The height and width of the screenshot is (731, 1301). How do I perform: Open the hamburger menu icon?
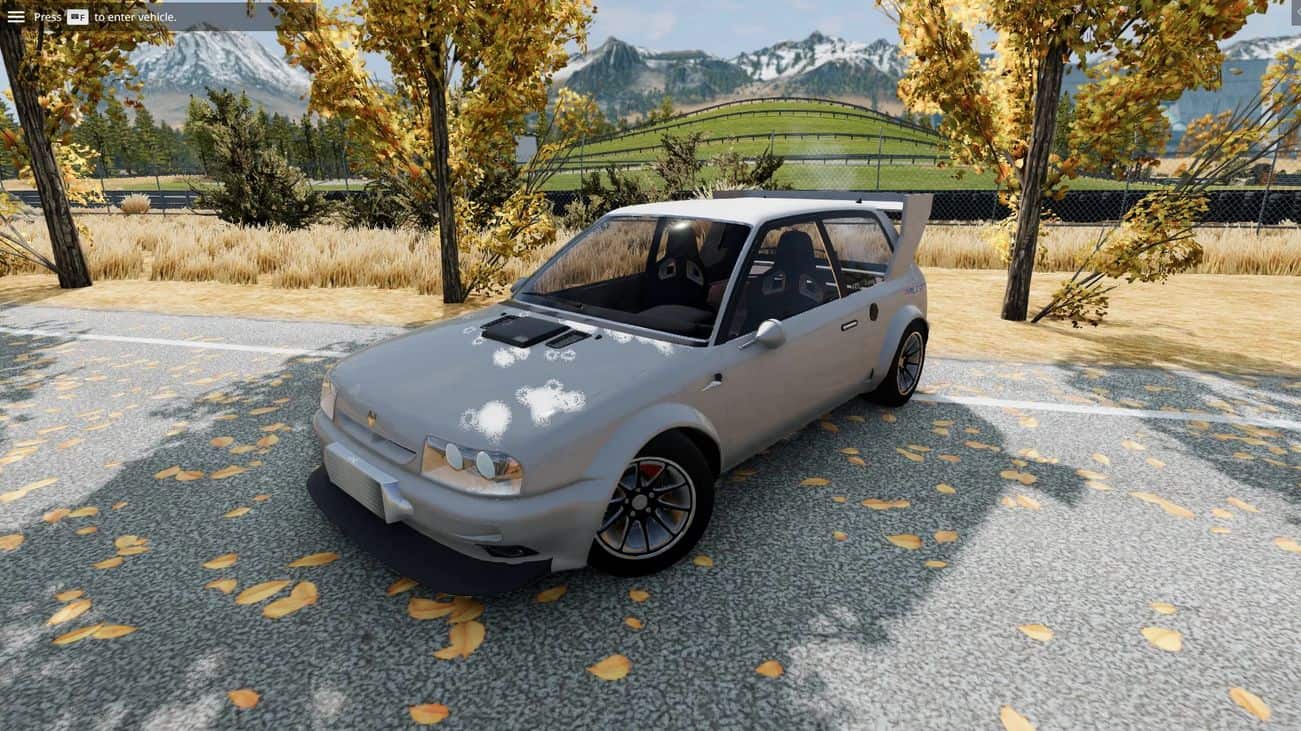pos(16,16)
